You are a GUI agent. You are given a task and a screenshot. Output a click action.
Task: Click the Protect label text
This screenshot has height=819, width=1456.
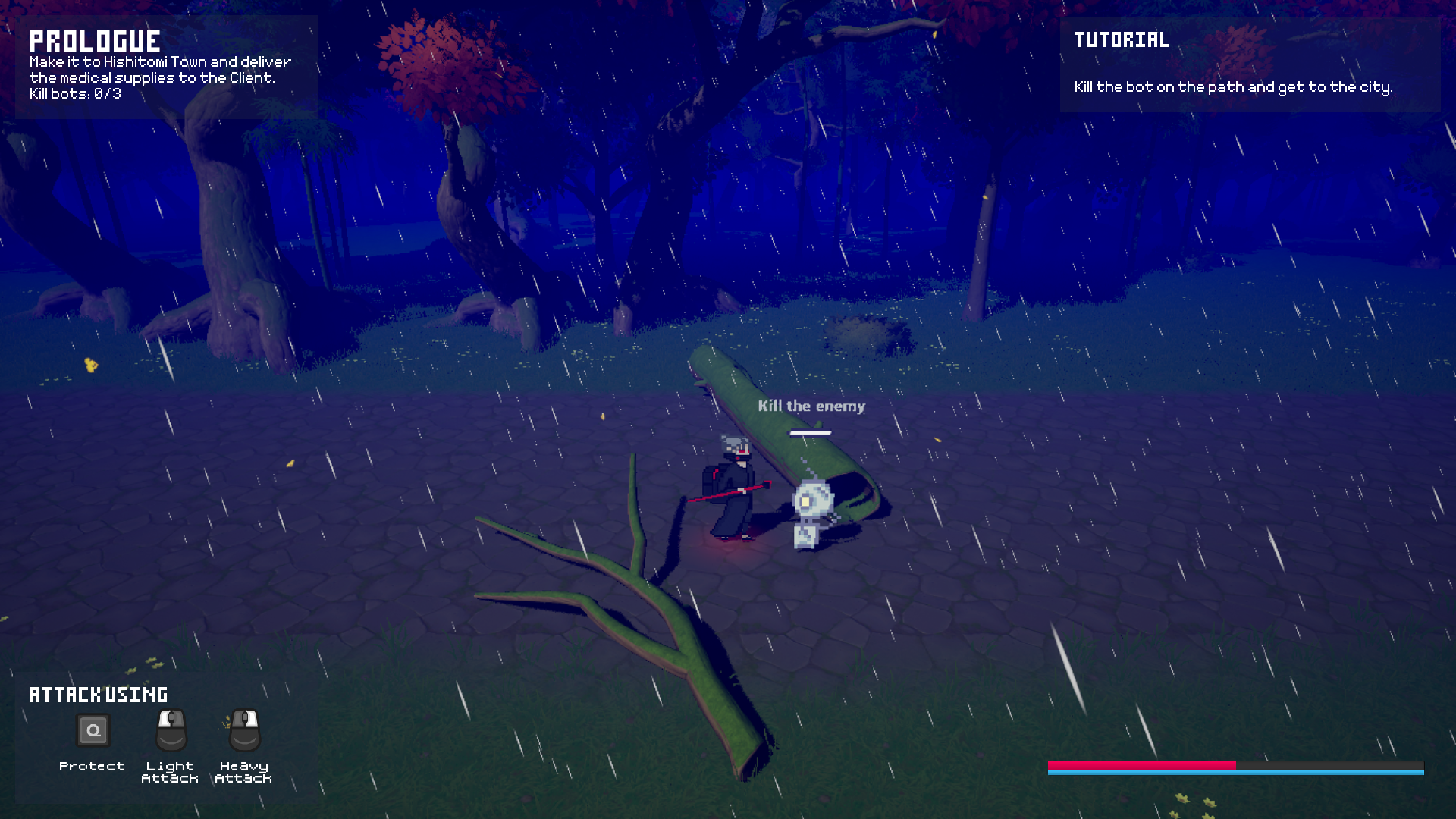(93, 766)
